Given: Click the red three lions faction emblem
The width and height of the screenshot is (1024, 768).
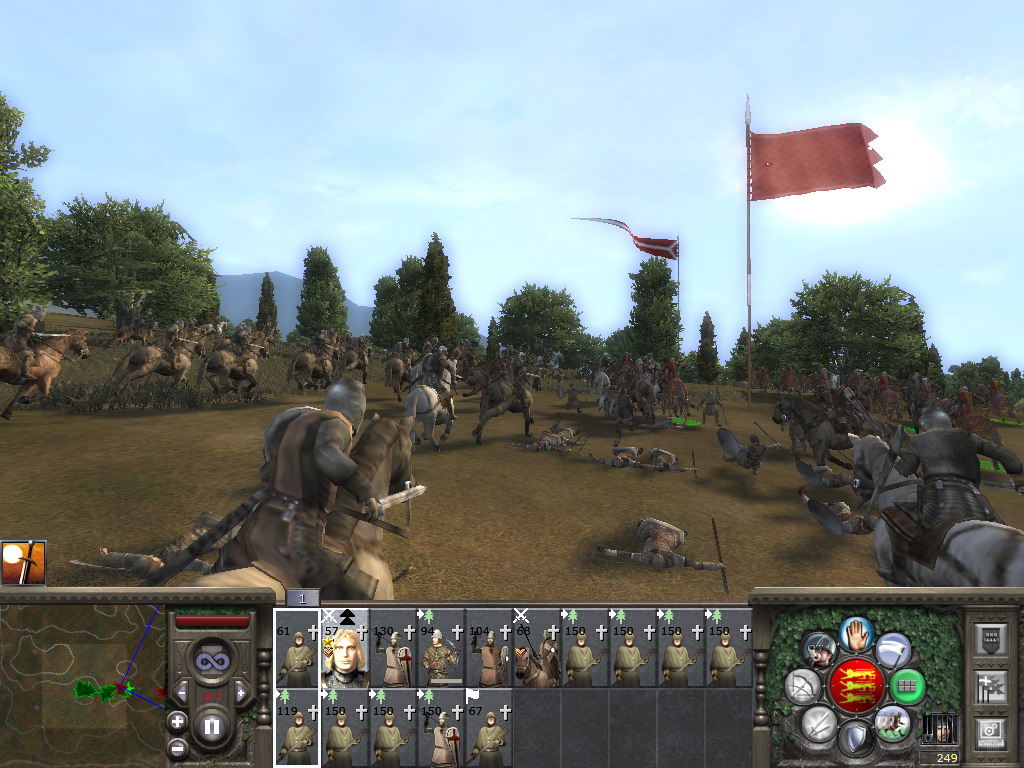Looking at the screenshot, I should (855, 686).
